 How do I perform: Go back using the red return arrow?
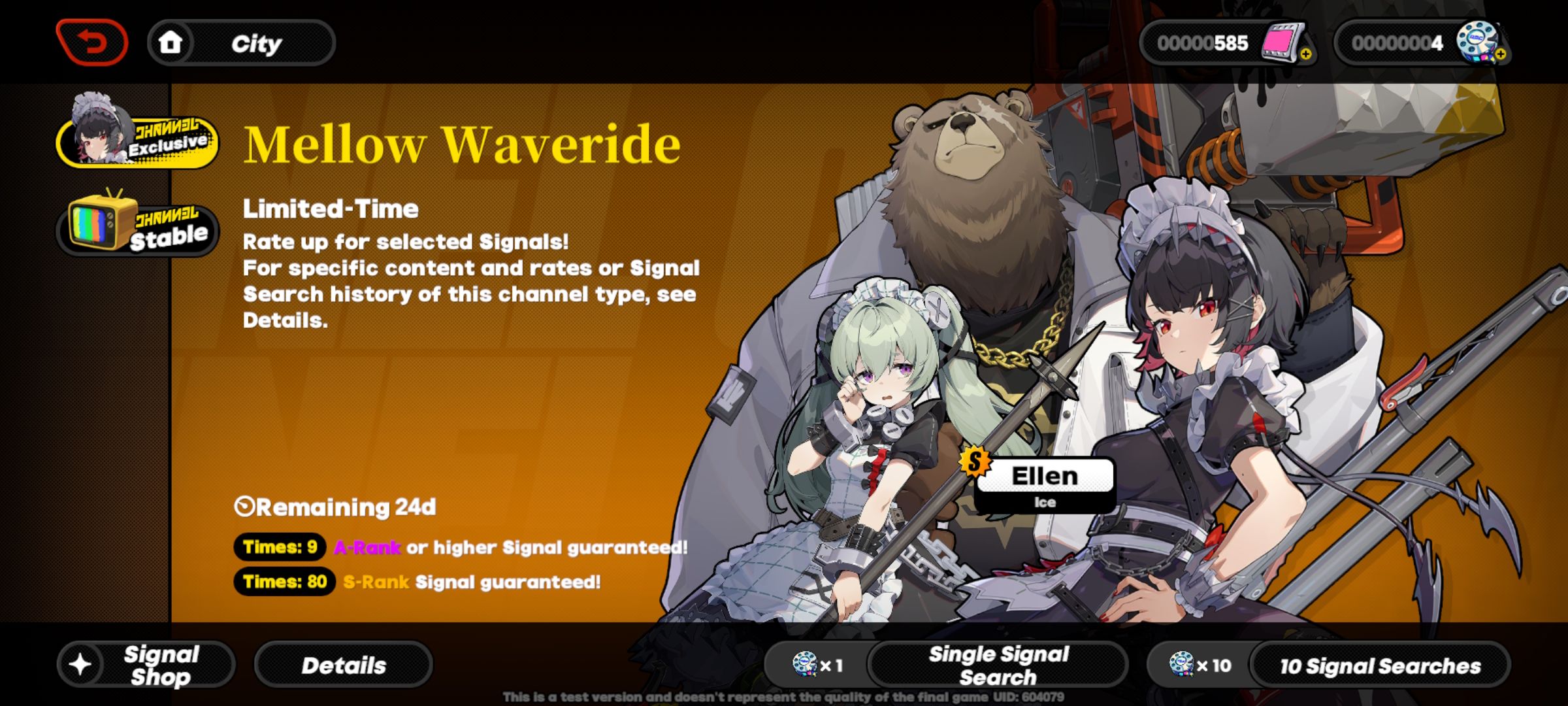click(x=92, y=43)
